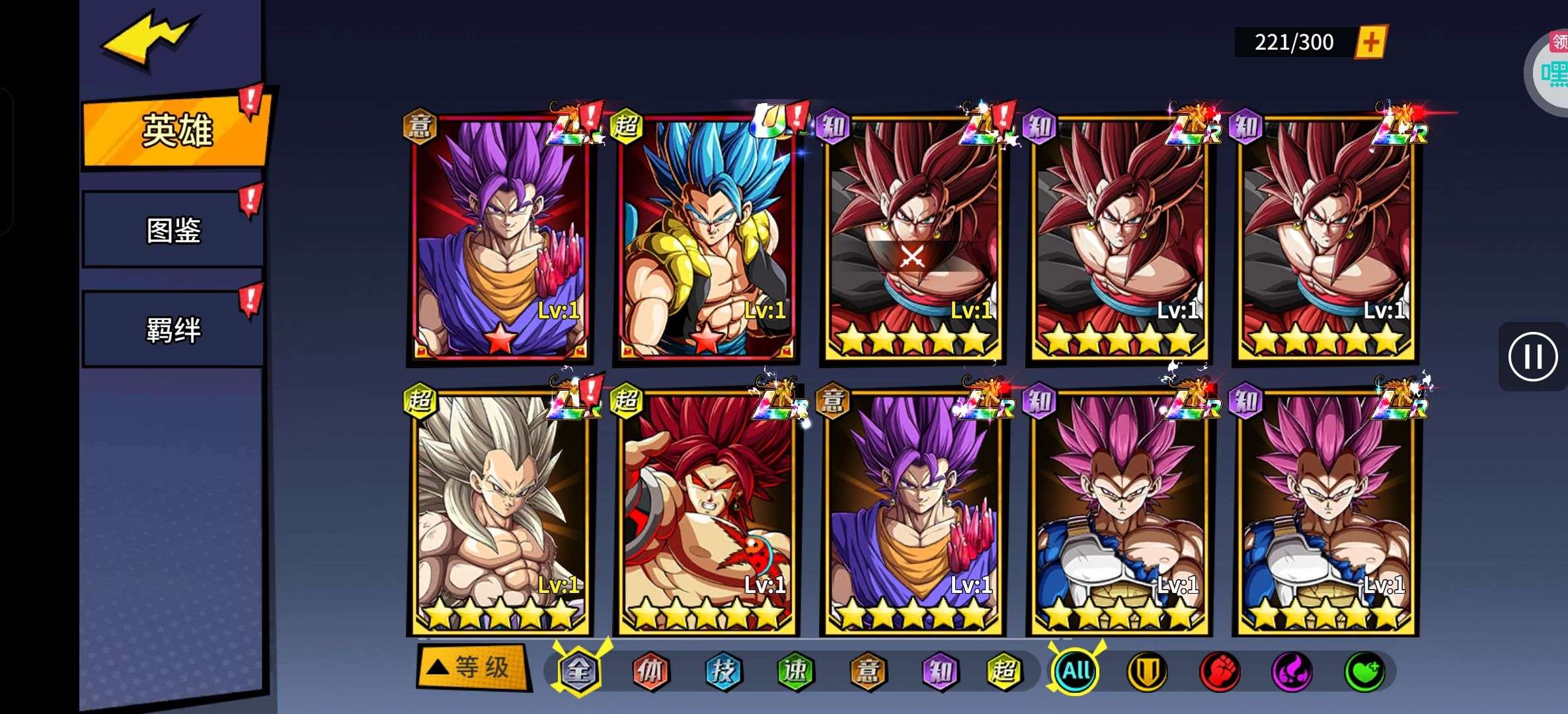1568x714 pixels.
Task: Open the 羁绊 bonds tab
Action: 173,329
